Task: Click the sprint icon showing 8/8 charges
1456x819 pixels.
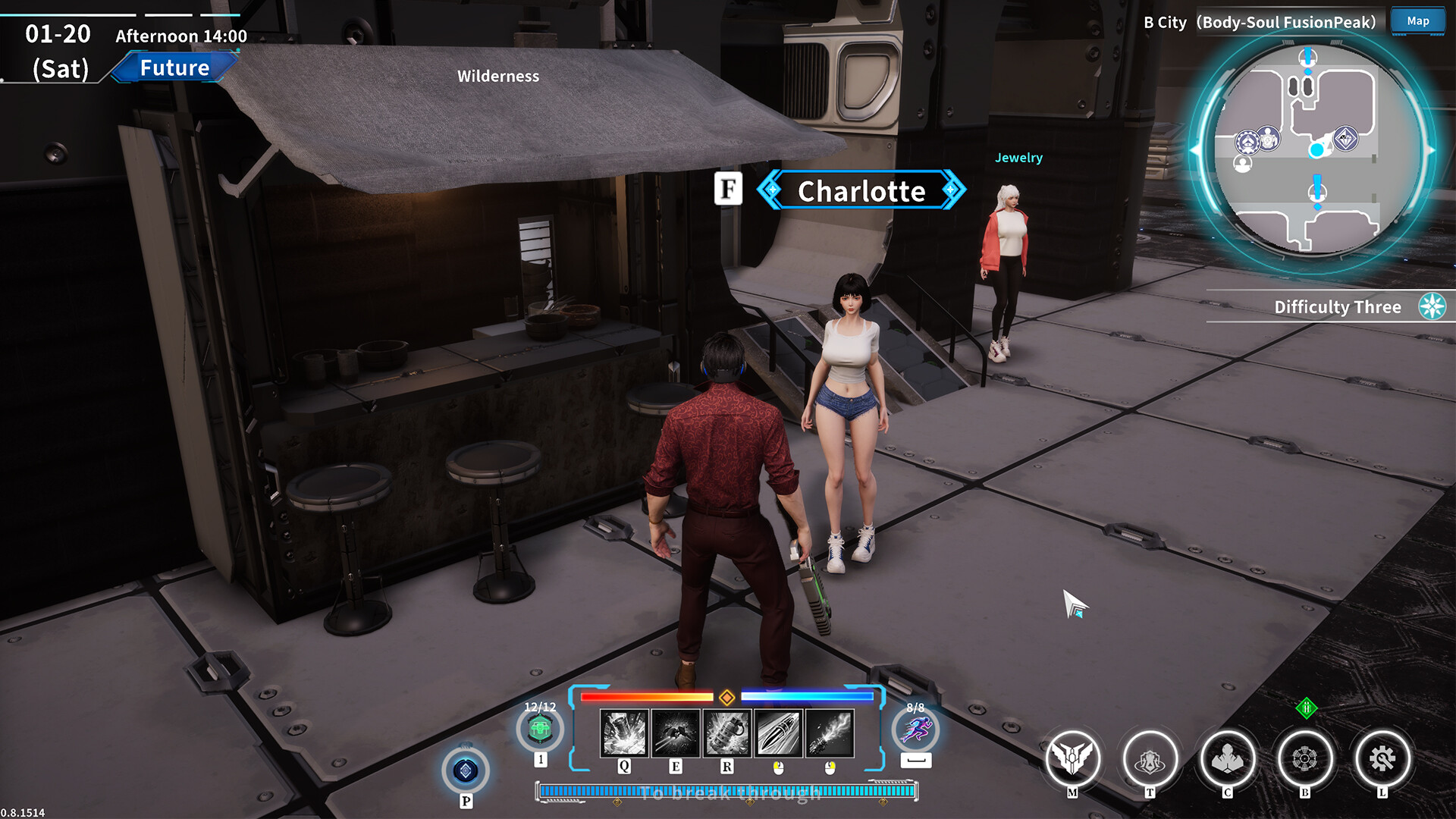Action: [917, 732]
